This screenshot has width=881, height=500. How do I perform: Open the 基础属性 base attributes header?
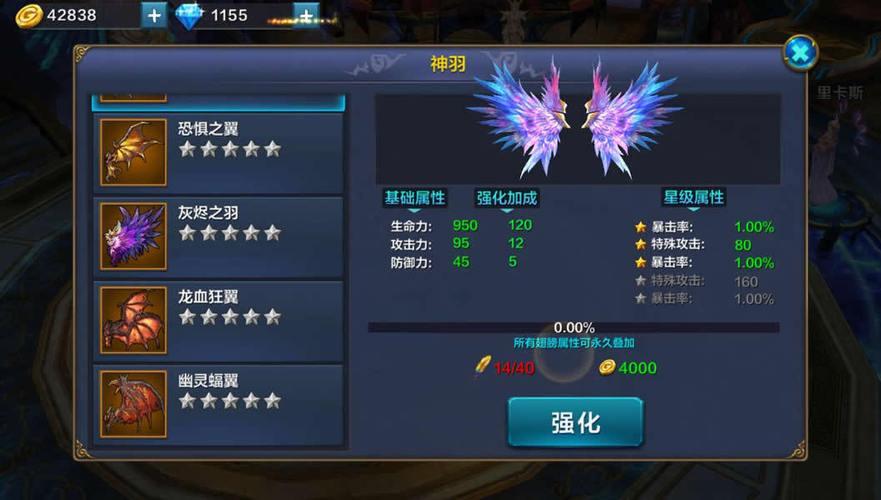(x=415, y=197)
